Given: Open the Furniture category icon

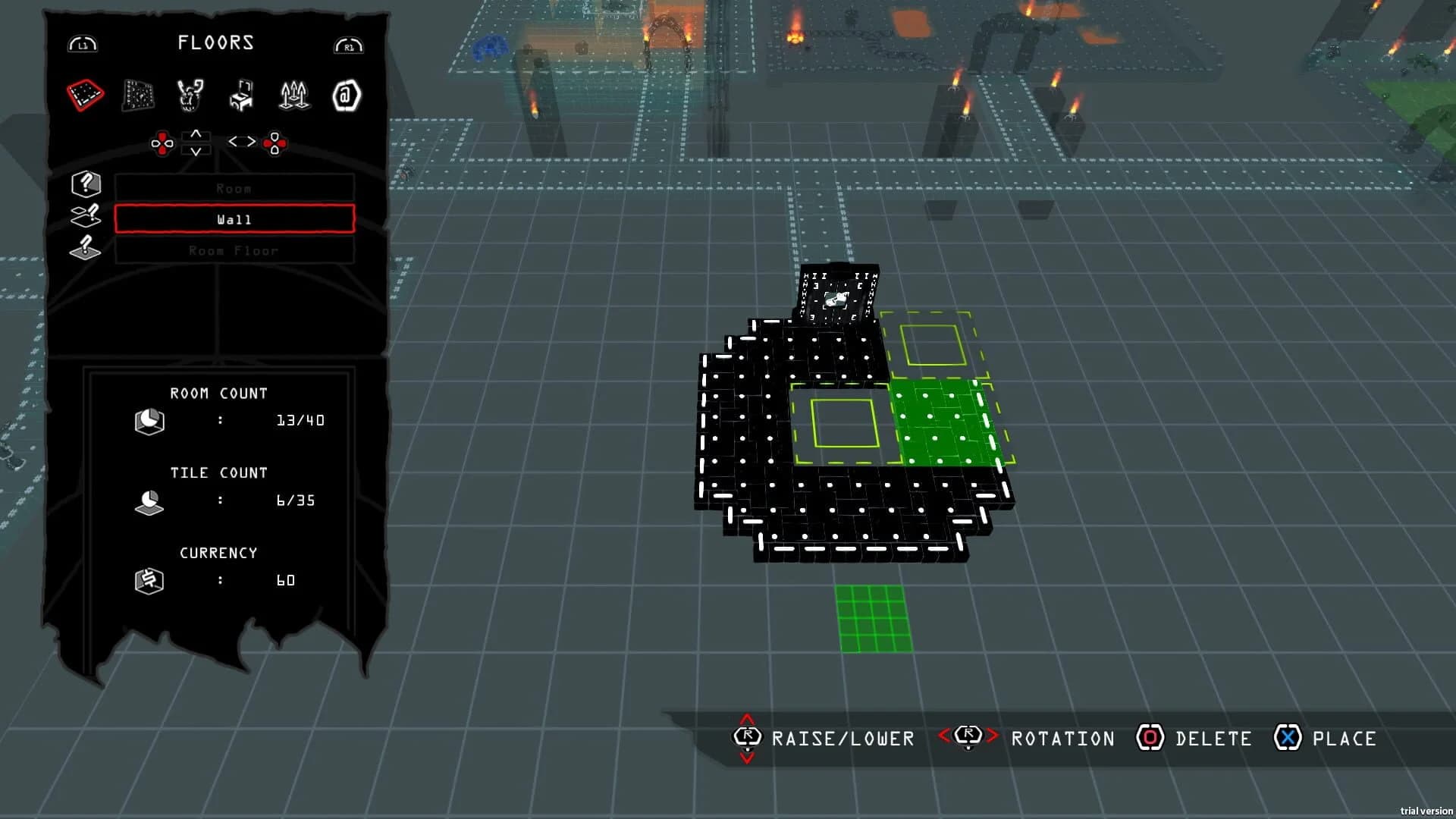Looking at the screenshot, I should [242, 95].
